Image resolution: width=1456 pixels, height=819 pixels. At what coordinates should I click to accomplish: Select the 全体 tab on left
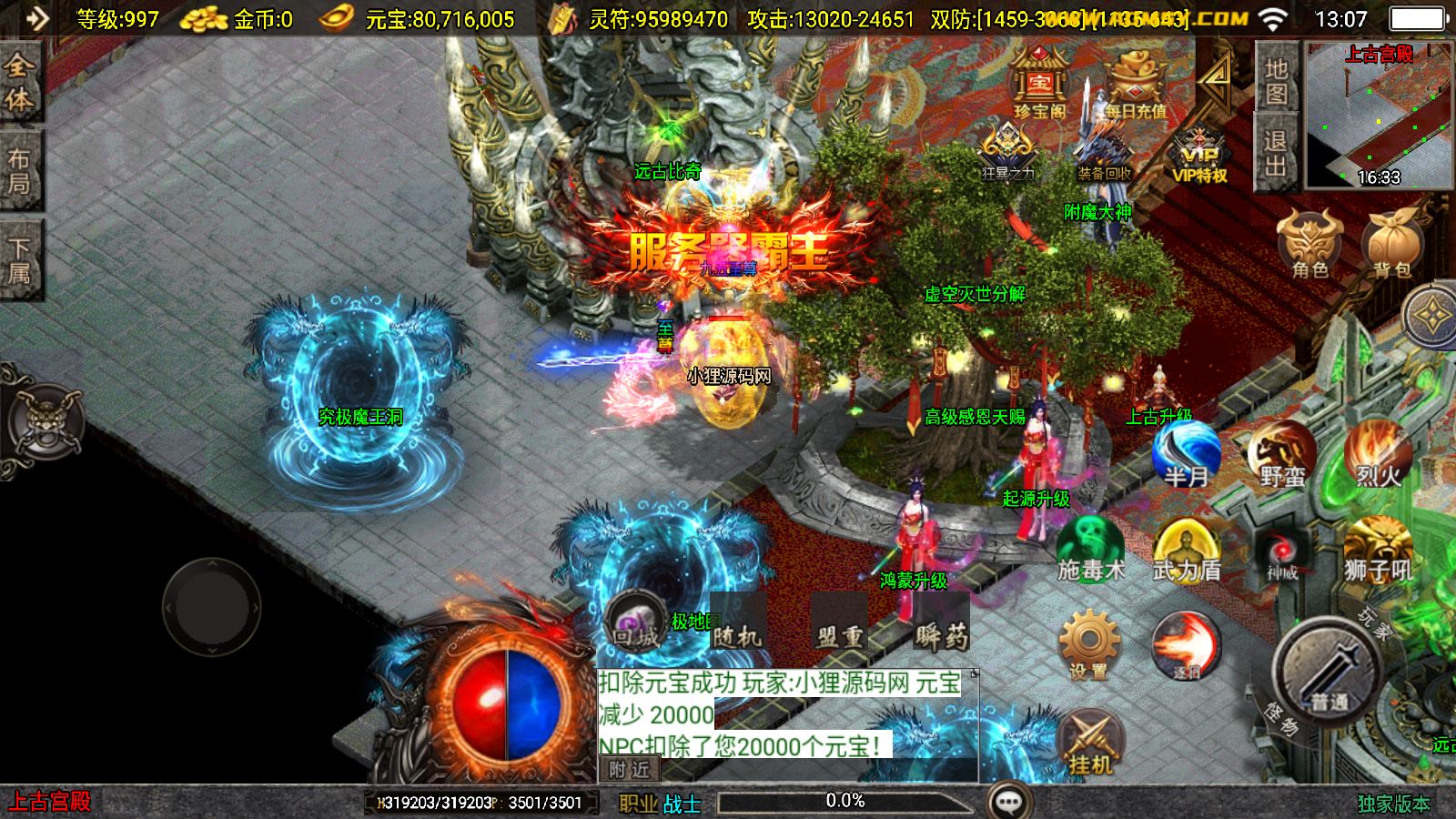[20, 82]
